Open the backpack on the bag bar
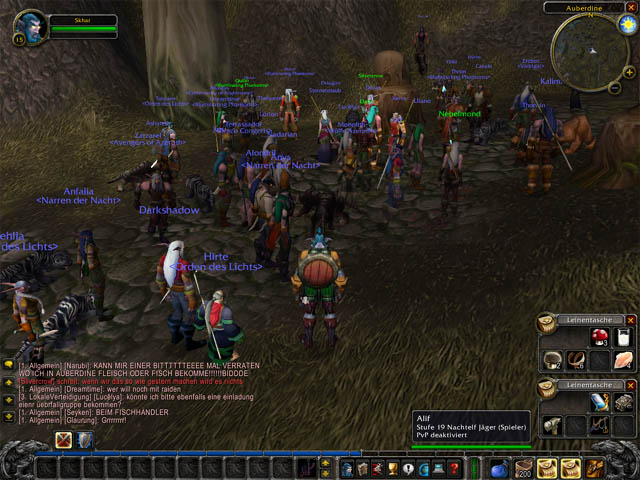The height and width of the screenshot is (480, 640). click(597, 468)
